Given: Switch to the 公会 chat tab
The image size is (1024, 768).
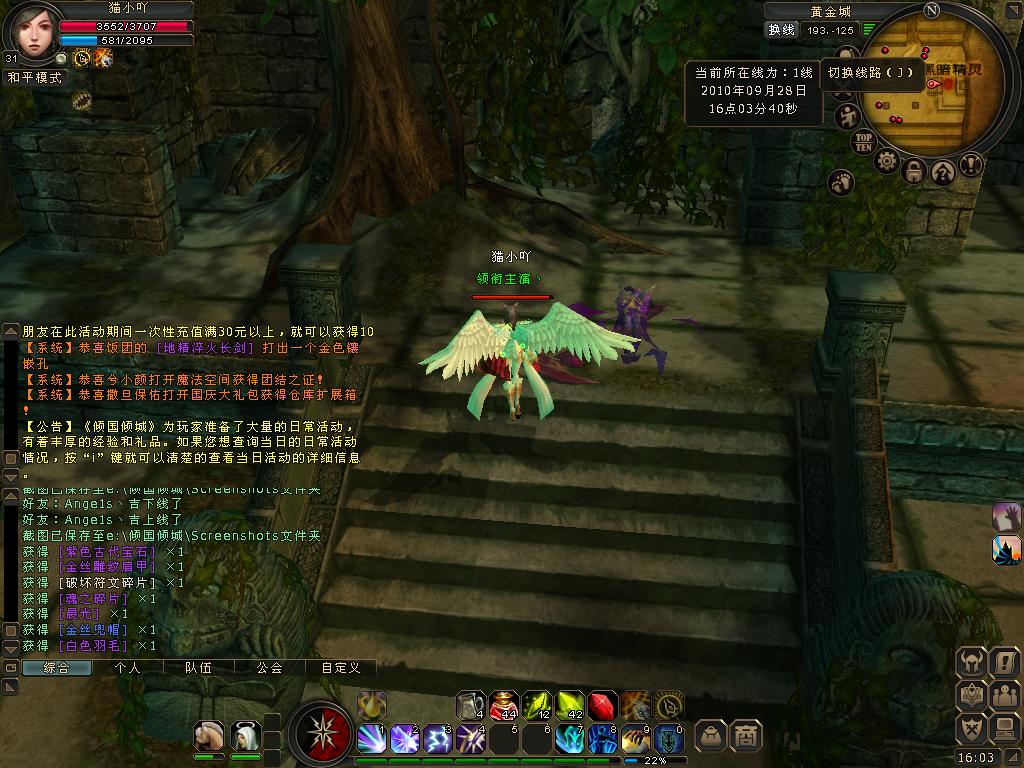Looking at the screenshot, I should (x=269, y=667).
